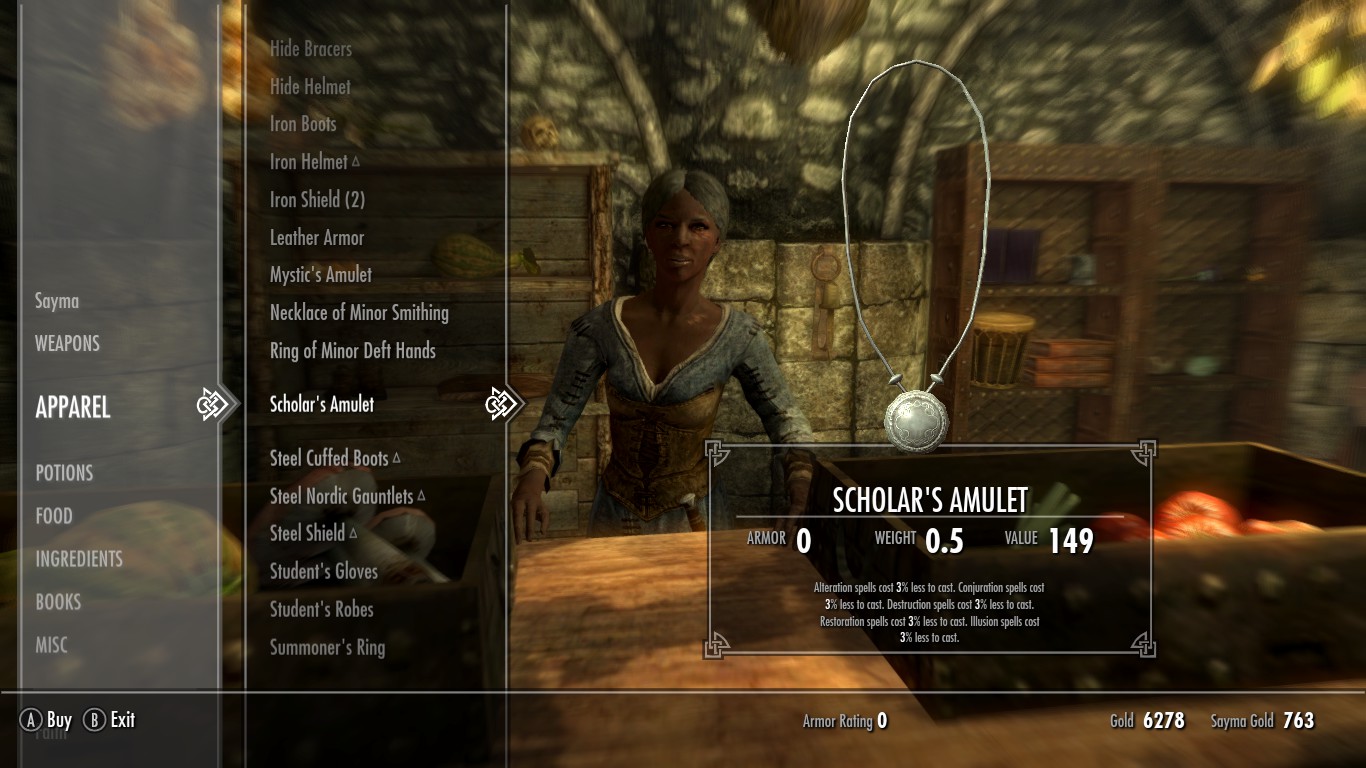Viewport: 1366px width, 768px height.
Task: Select Iron Boots from the shop list
Action: point(303,124)
